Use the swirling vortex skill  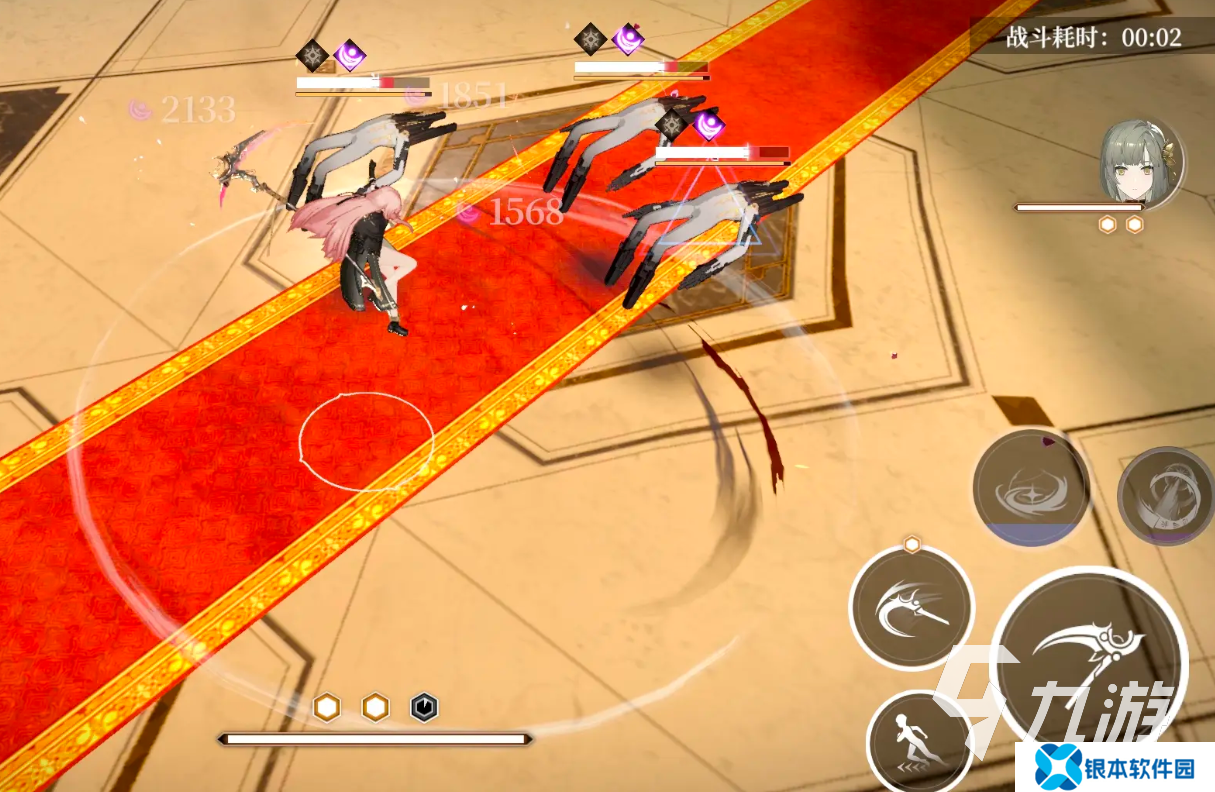1031,489
